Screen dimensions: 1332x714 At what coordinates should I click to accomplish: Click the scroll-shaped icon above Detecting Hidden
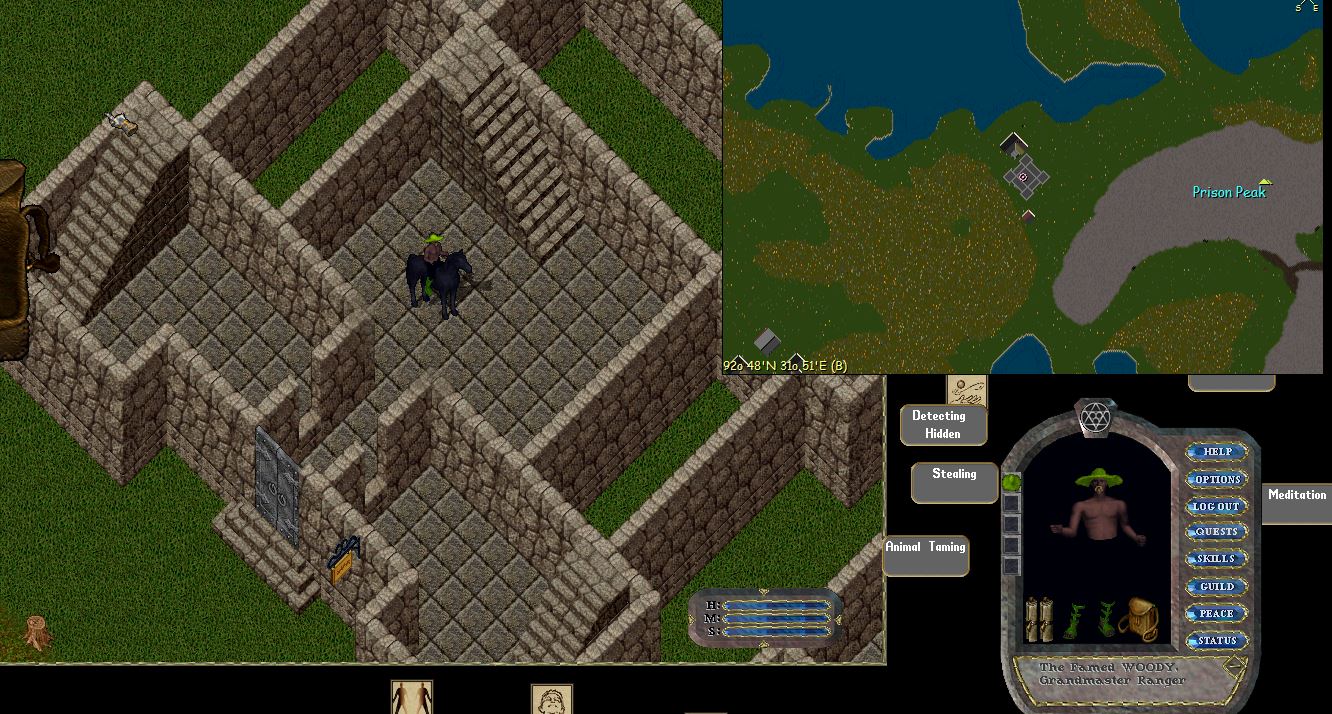[x=966, y=387]
